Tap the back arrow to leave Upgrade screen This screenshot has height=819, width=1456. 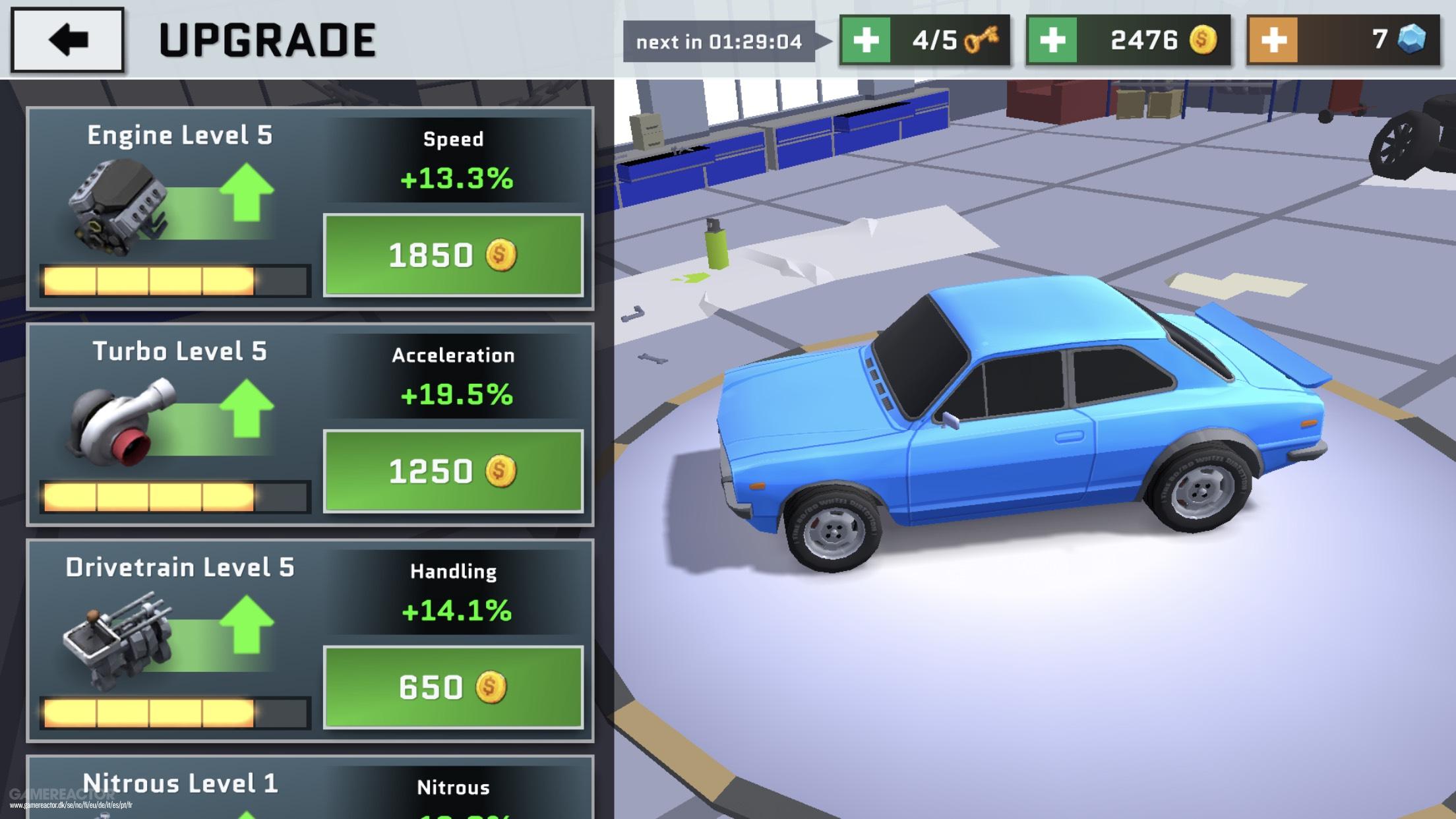pos(68,40)
